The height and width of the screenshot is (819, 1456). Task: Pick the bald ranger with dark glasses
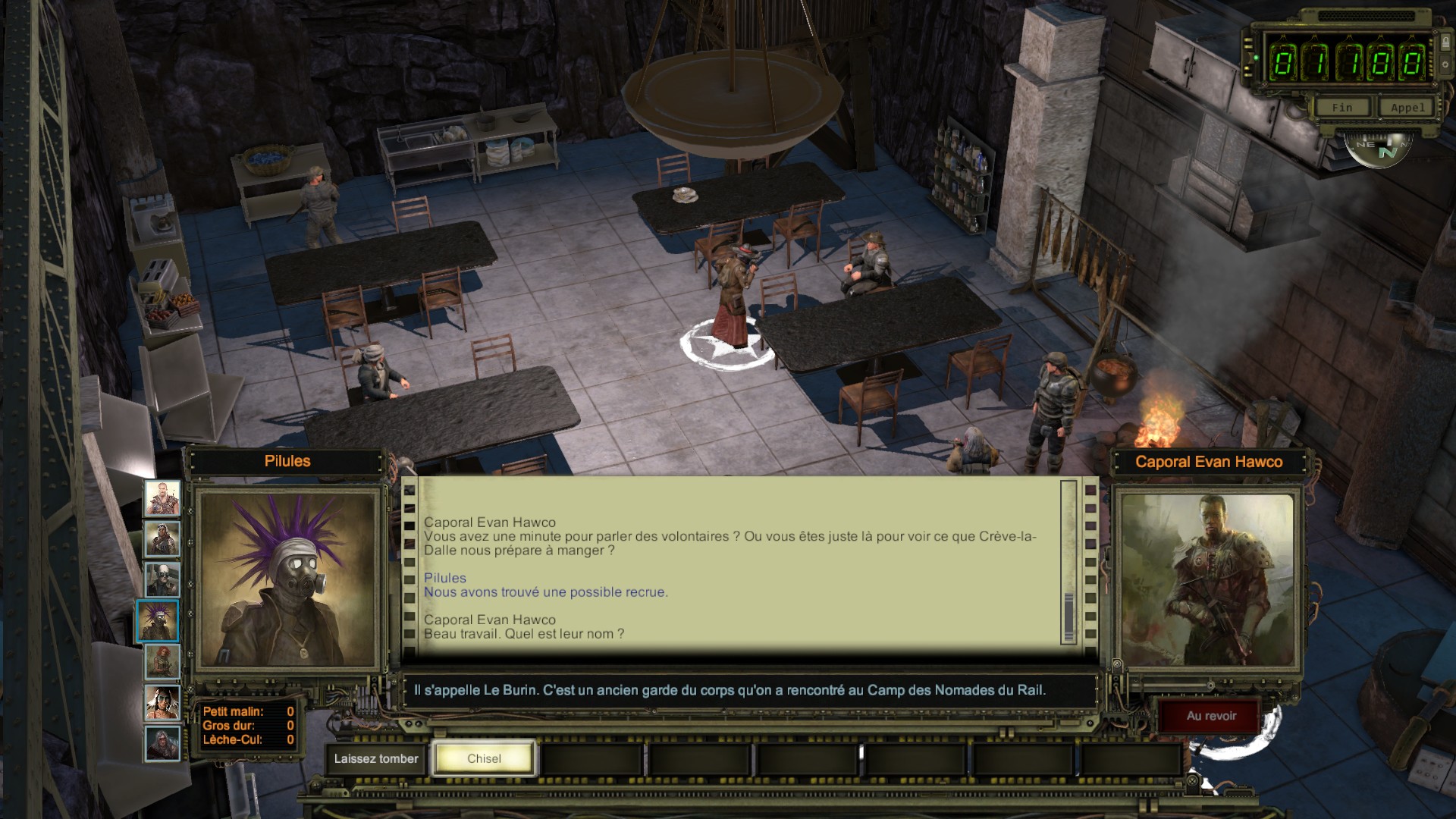click(162, 580)
